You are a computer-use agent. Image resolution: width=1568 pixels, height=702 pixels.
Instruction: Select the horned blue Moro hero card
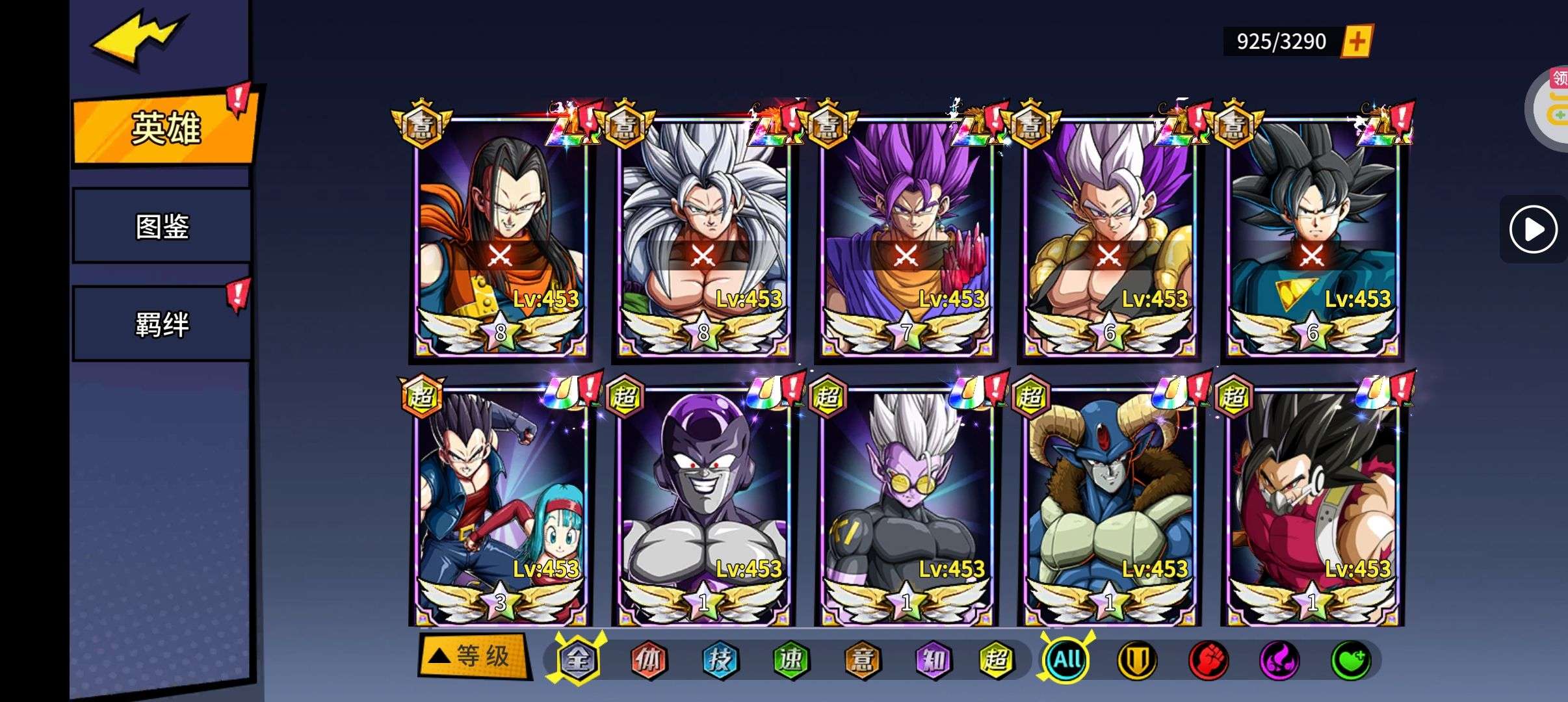coord(1109,507)
